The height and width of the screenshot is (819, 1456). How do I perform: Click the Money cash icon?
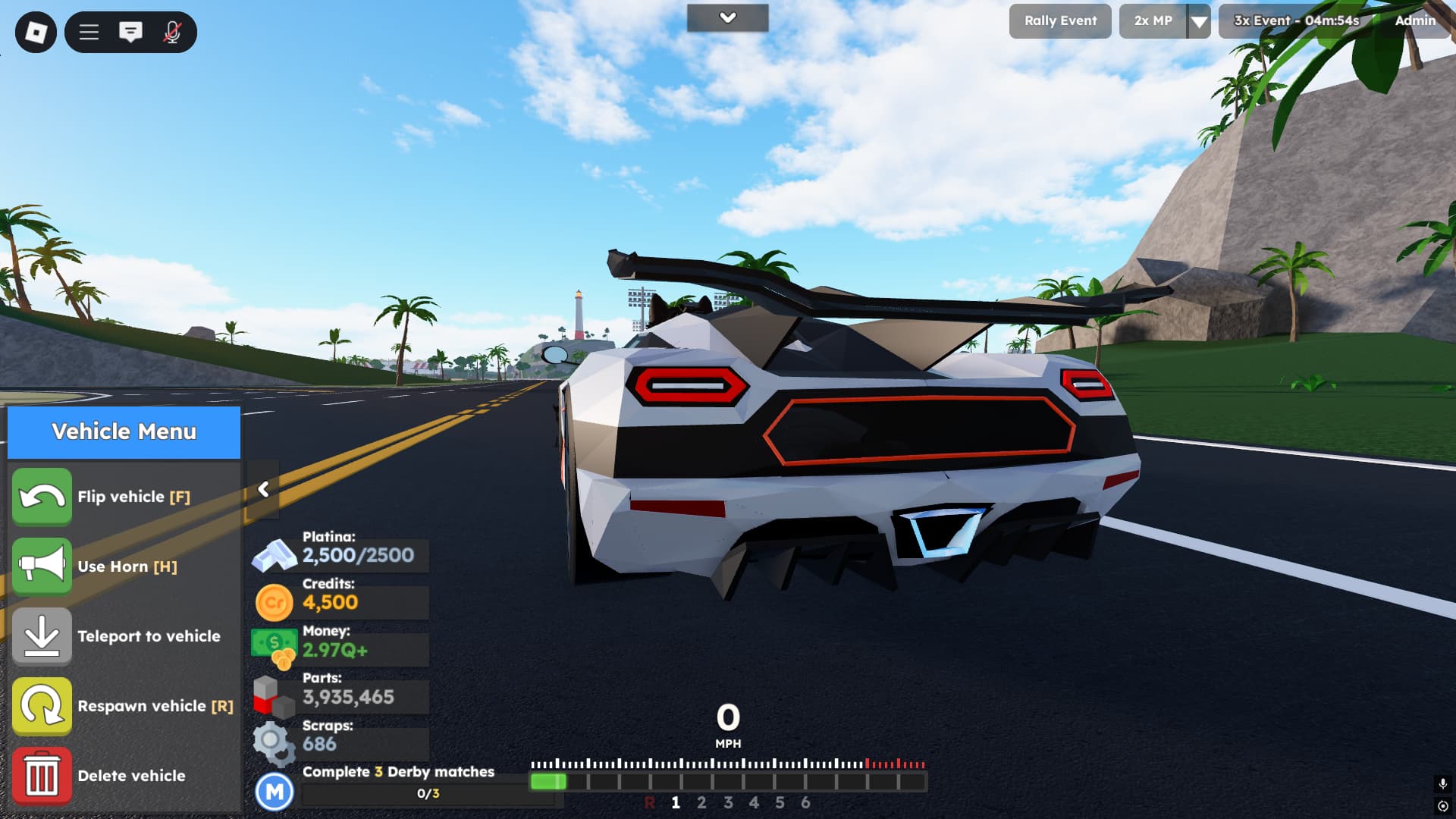click(x=275, y=649)
